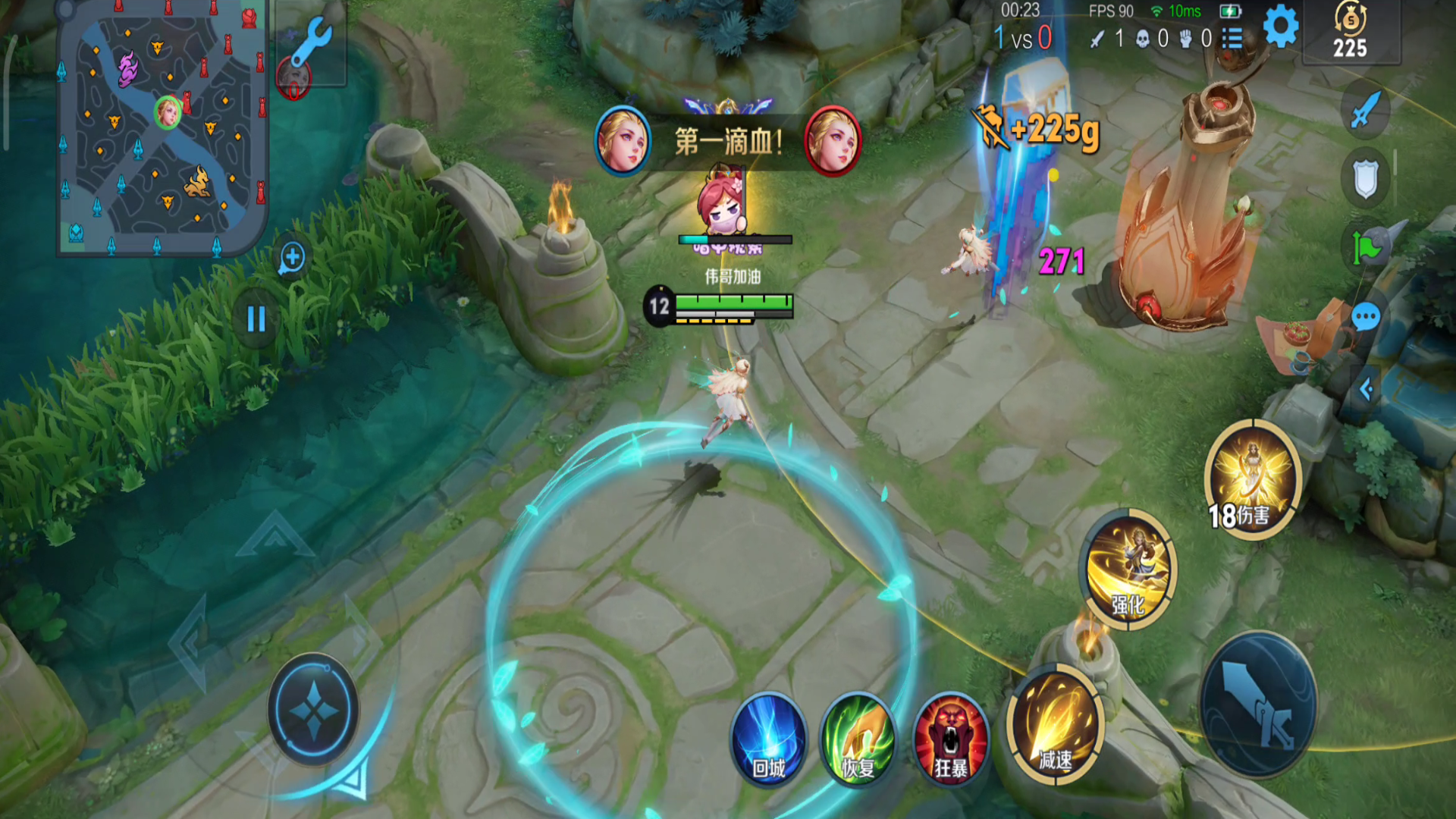This screenshot has width=1456, height=819.
Task: Pause the match with the pause button
Action: coord(256,319)
